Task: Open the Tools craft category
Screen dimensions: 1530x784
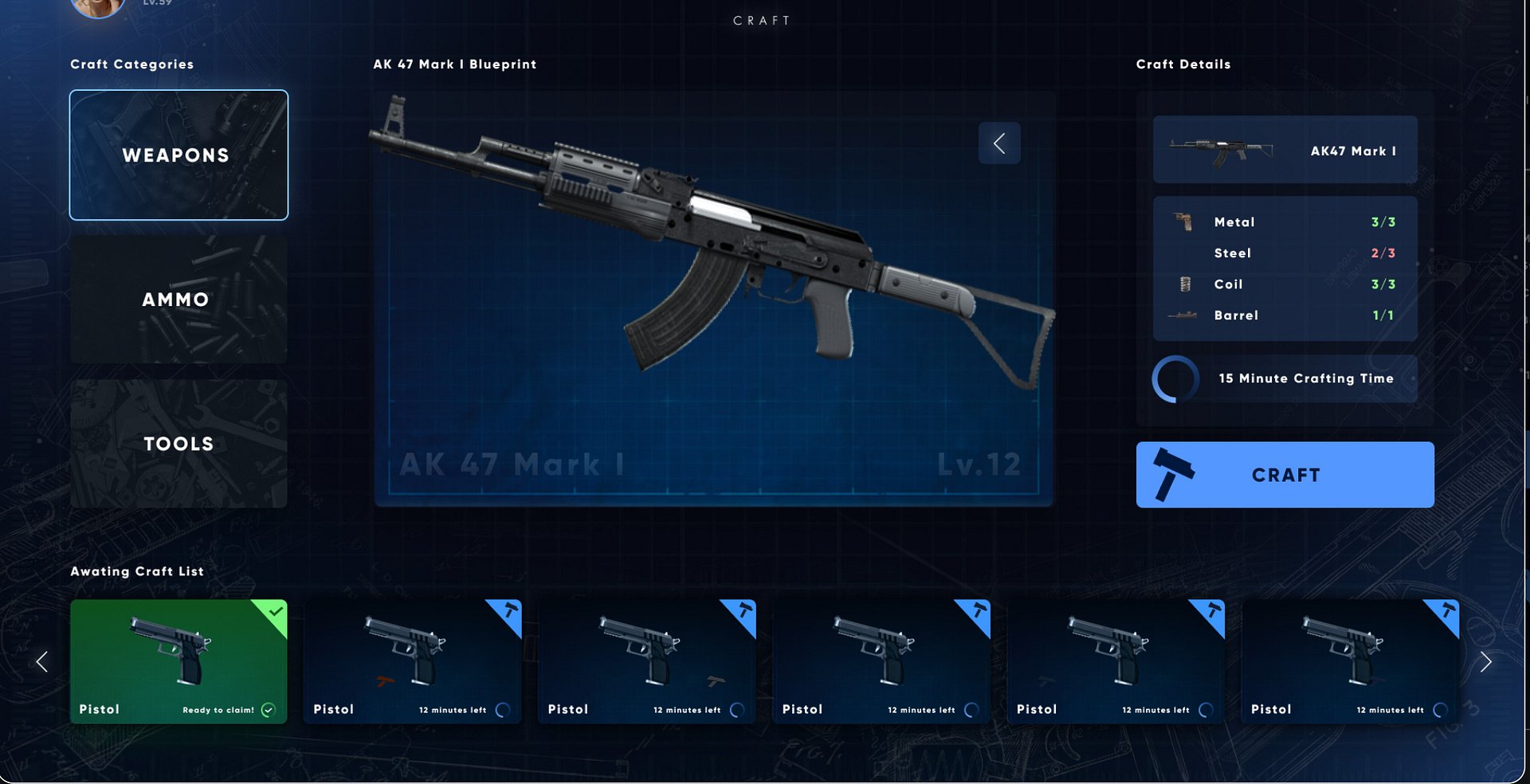Action: [178, 444]
